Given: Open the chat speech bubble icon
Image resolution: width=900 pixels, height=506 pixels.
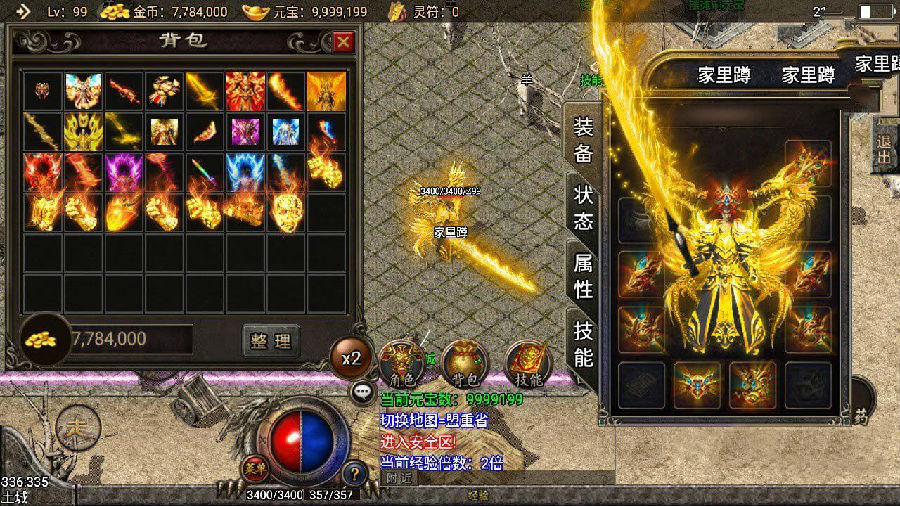Looking at the screenshot, I should pyautogui.click(x=362, y=392).
